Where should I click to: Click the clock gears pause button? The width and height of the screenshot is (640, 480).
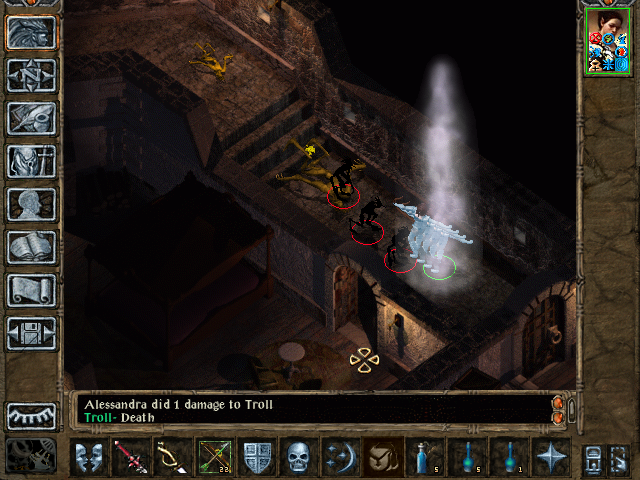click(31, 453)
